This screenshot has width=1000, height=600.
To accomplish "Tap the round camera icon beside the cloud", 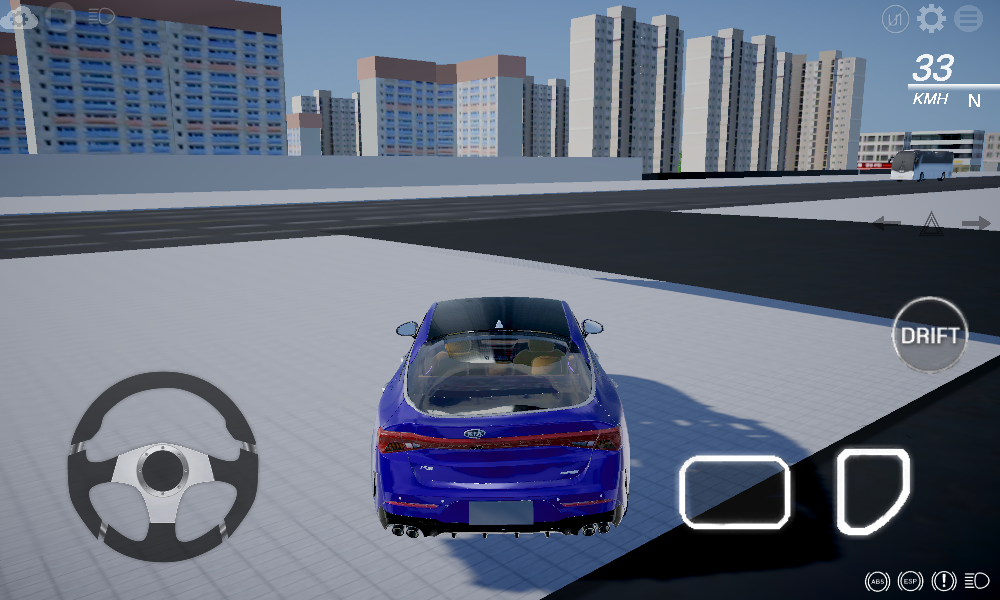I will tap(61, 16).
